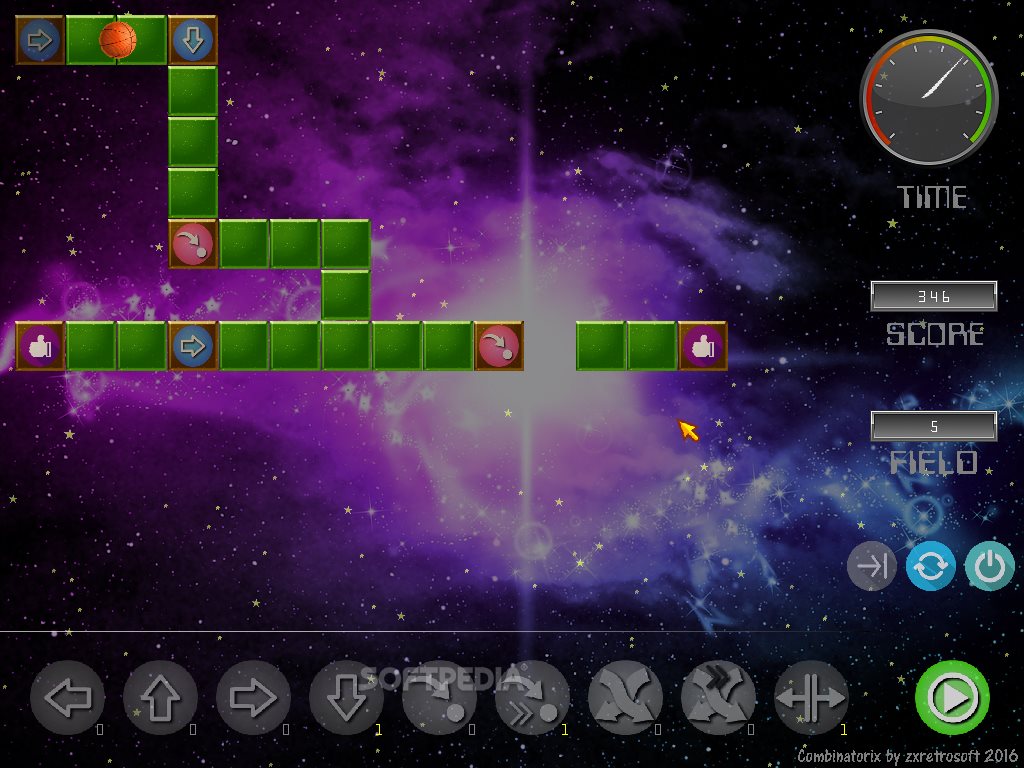This screenshot has height=768, width=1024.
Task: Choose the double-arrow jump tile tool
Action: point(532,698)
